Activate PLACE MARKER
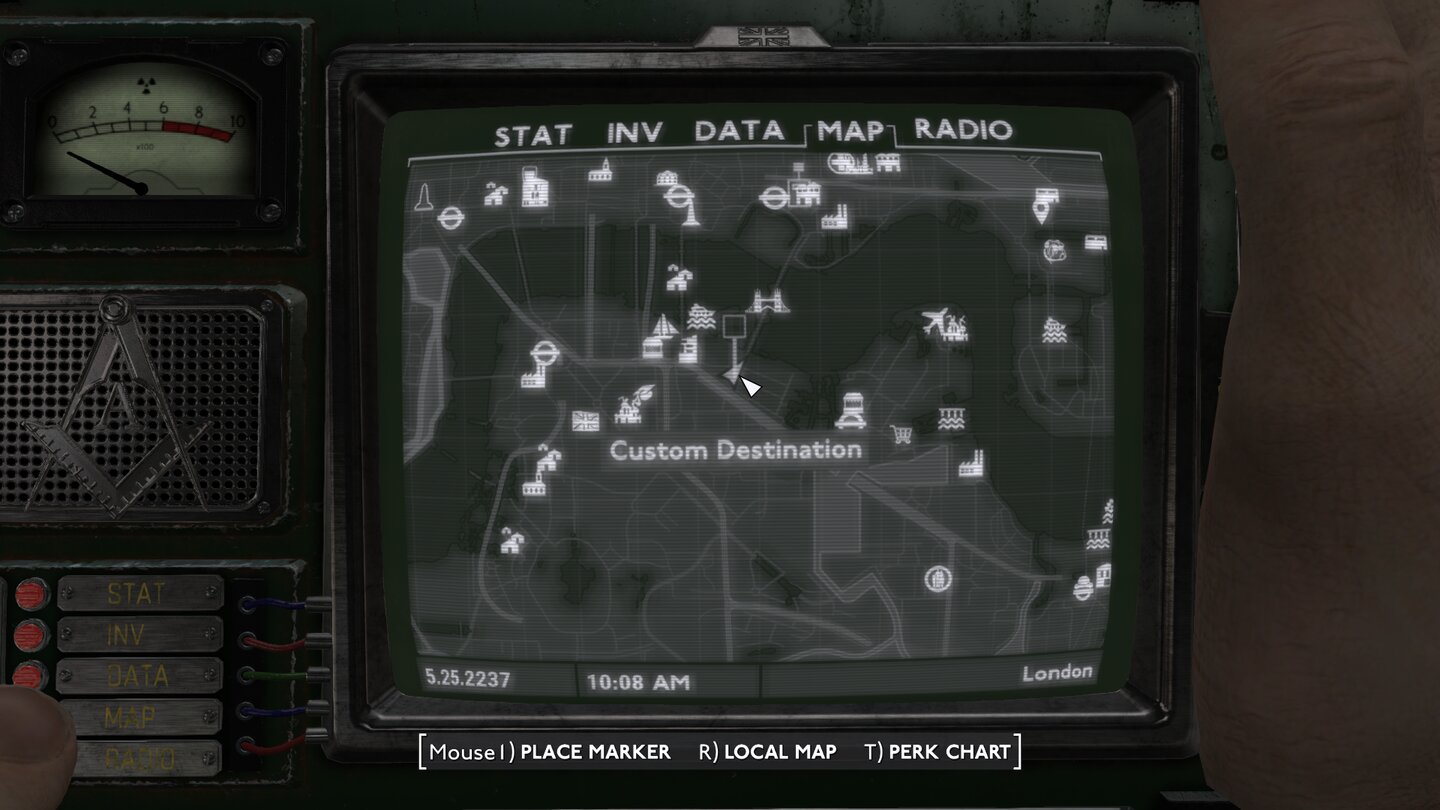 [x=593, y=753]
